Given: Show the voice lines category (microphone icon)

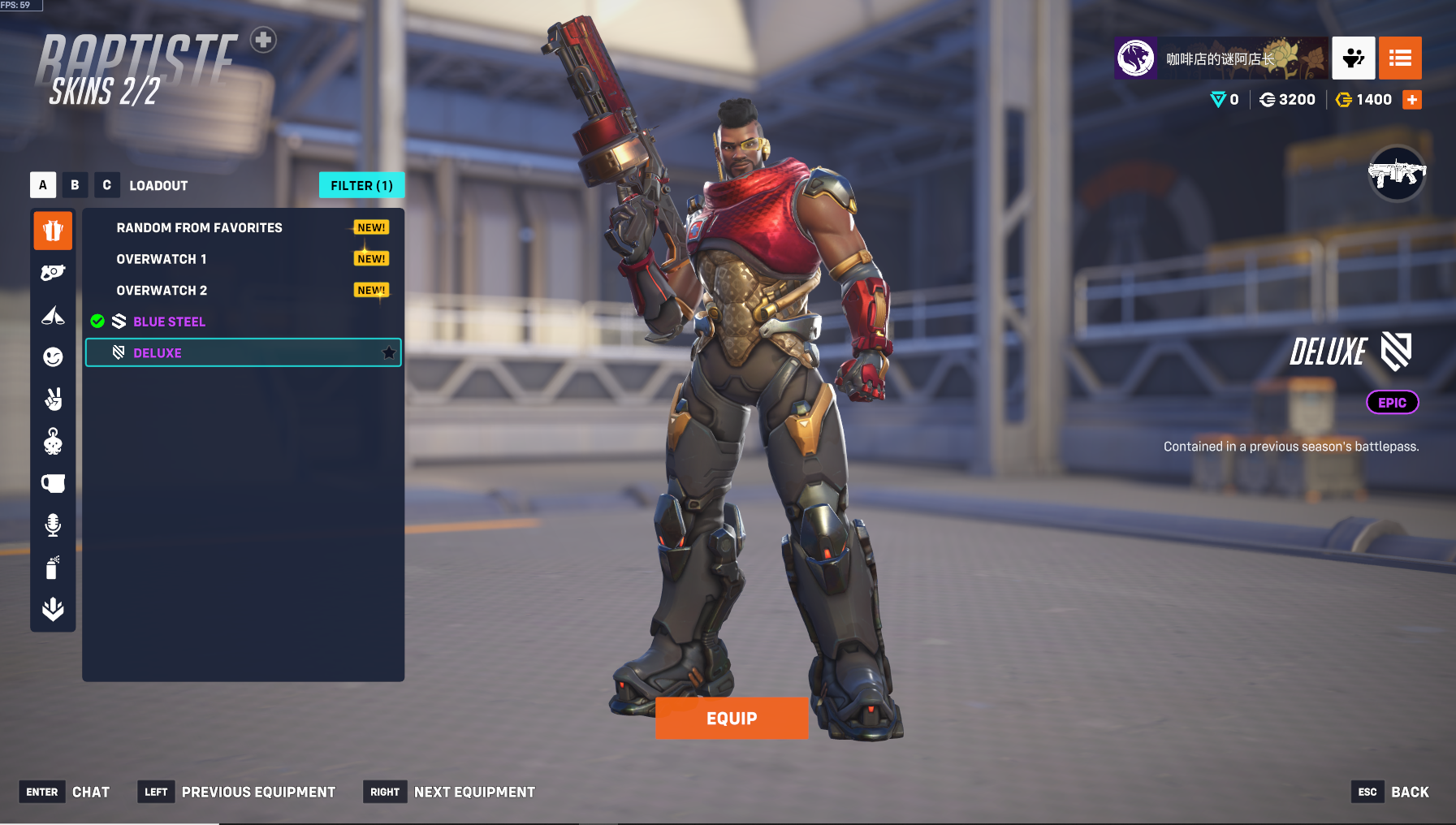Looking at the screenshot, I should [53, 525].
